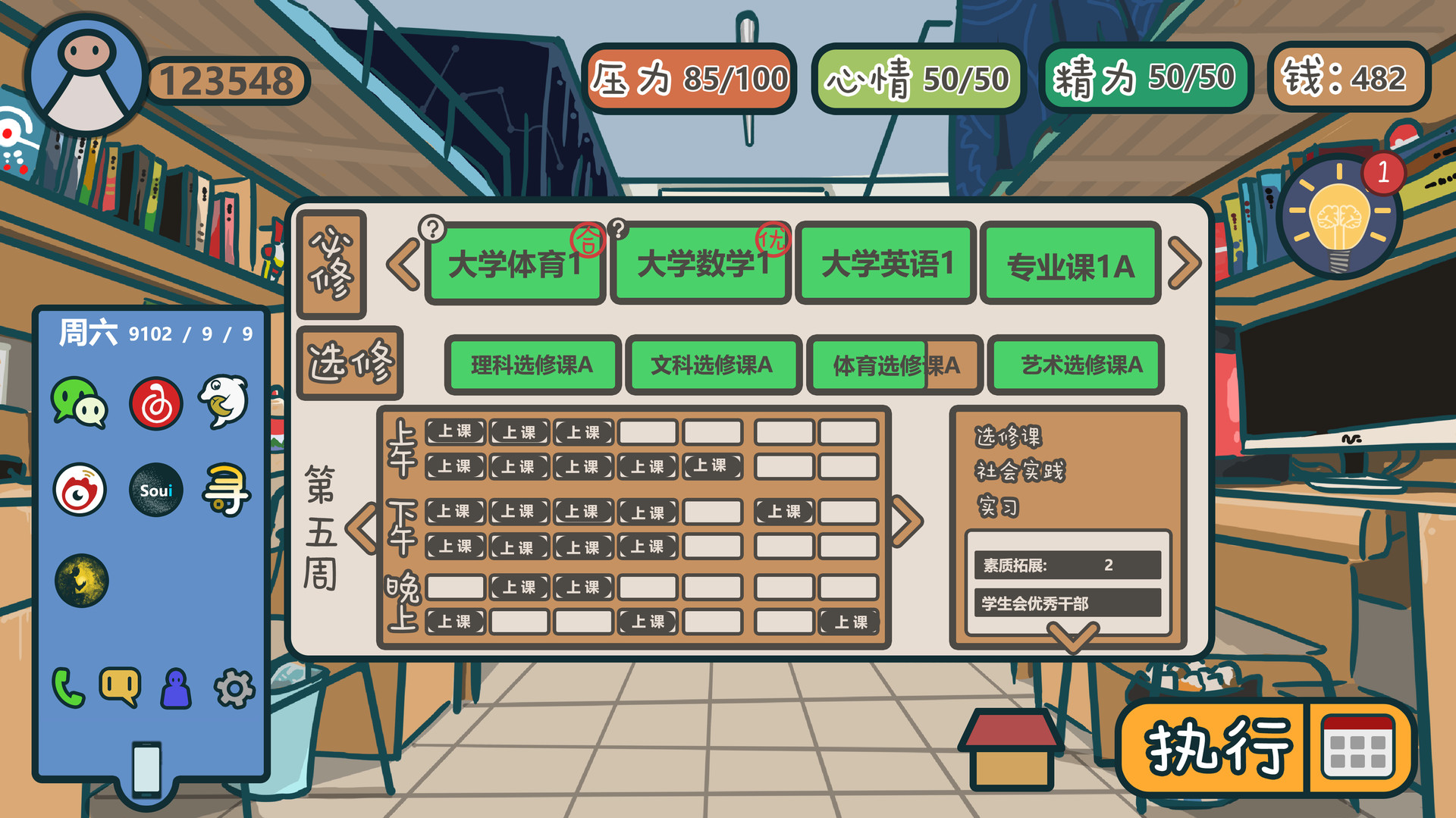The image size is (1456, 818).
Task: Launch the Soui search app
Action: point(156,490)
